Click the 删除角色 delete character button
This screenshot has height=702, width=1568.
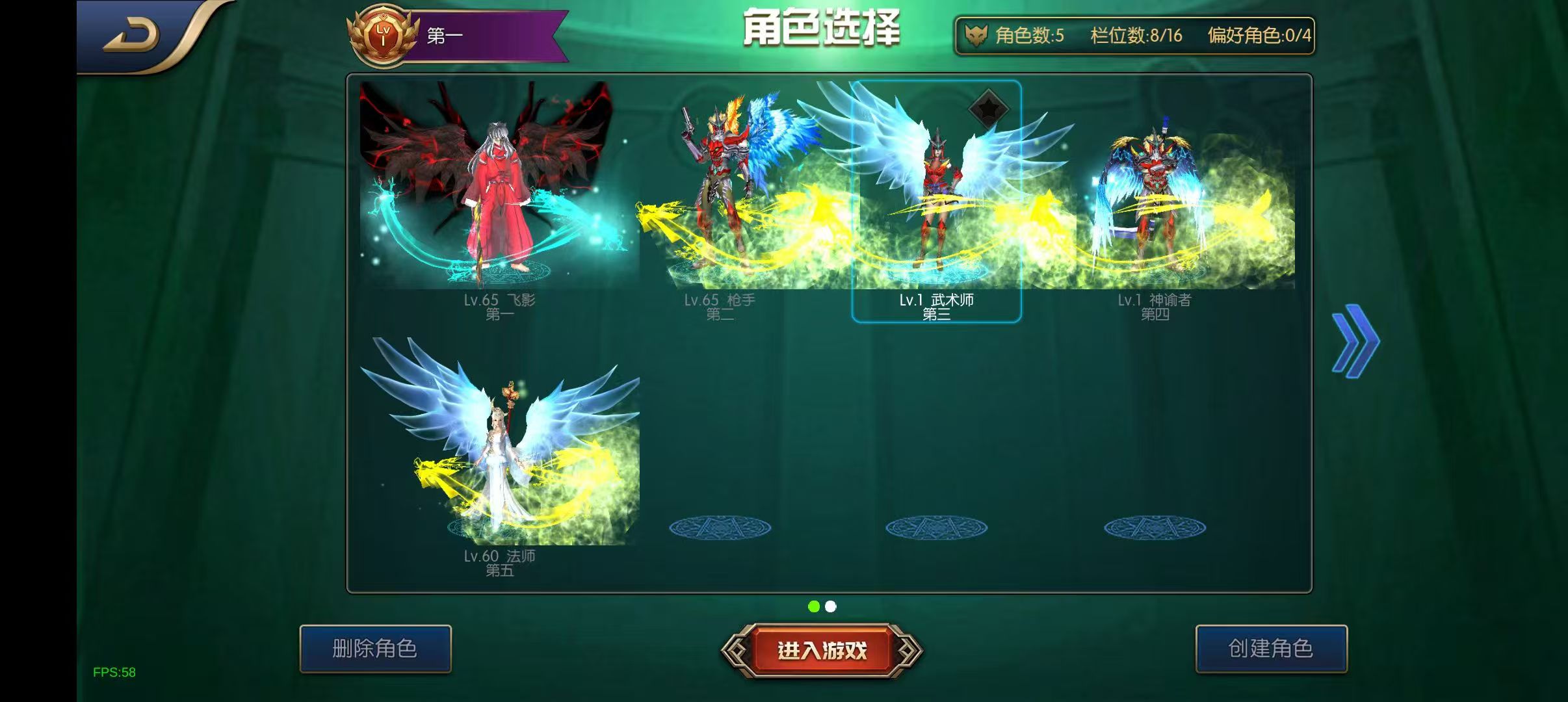point(376,649)
